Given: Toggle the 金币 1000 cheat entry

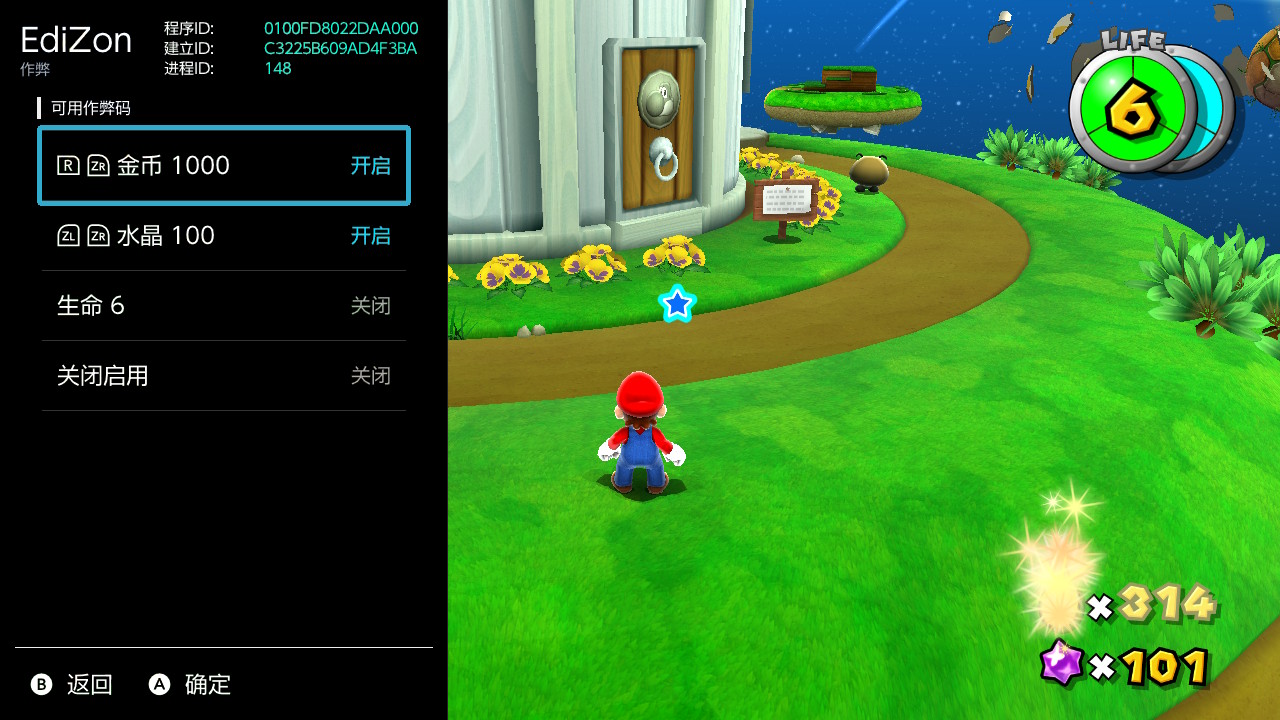Looking at the screenshot, I should 224,166.
